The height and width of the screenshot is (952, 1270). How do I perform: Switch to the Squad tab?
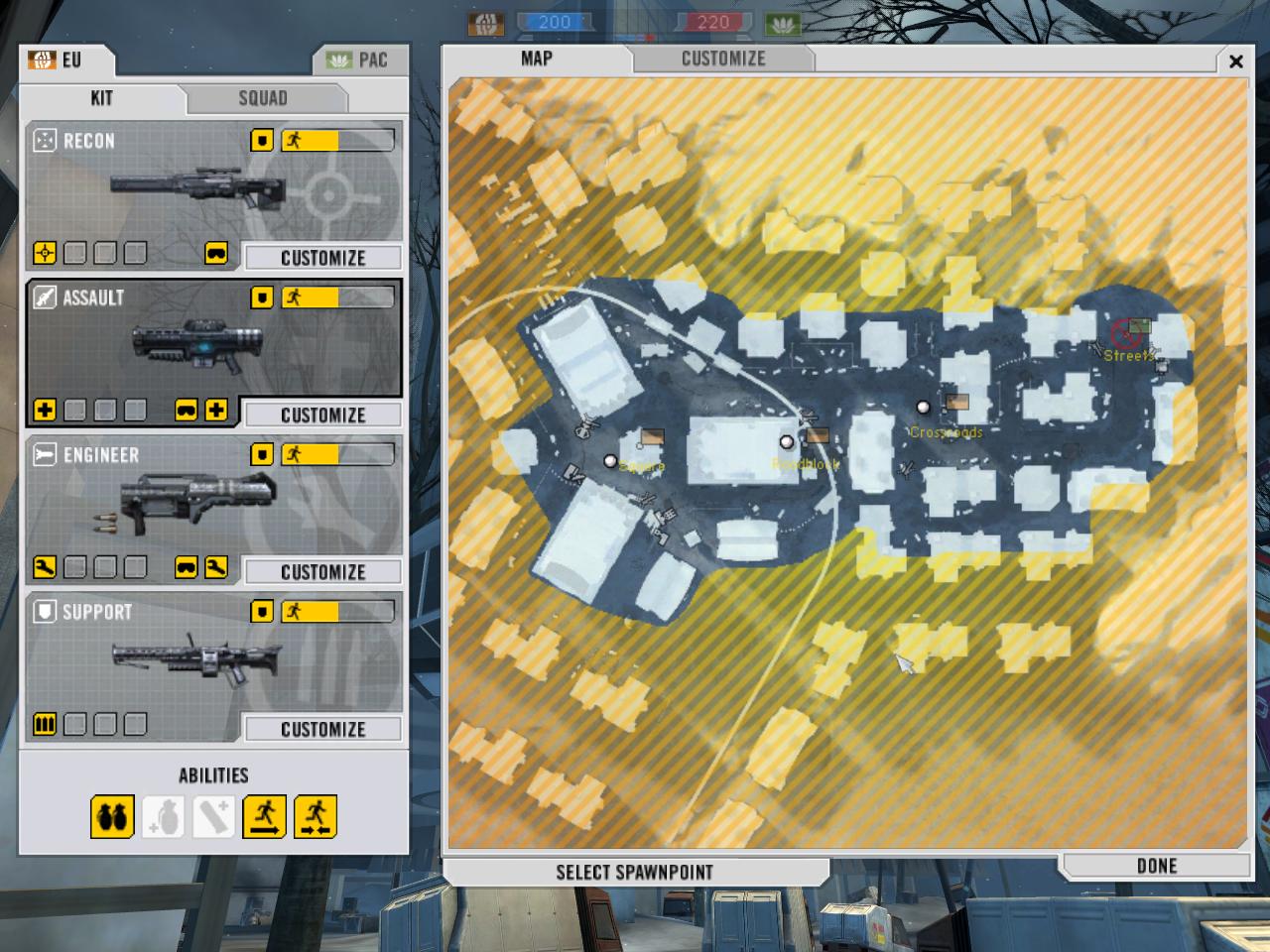[263, 98]
